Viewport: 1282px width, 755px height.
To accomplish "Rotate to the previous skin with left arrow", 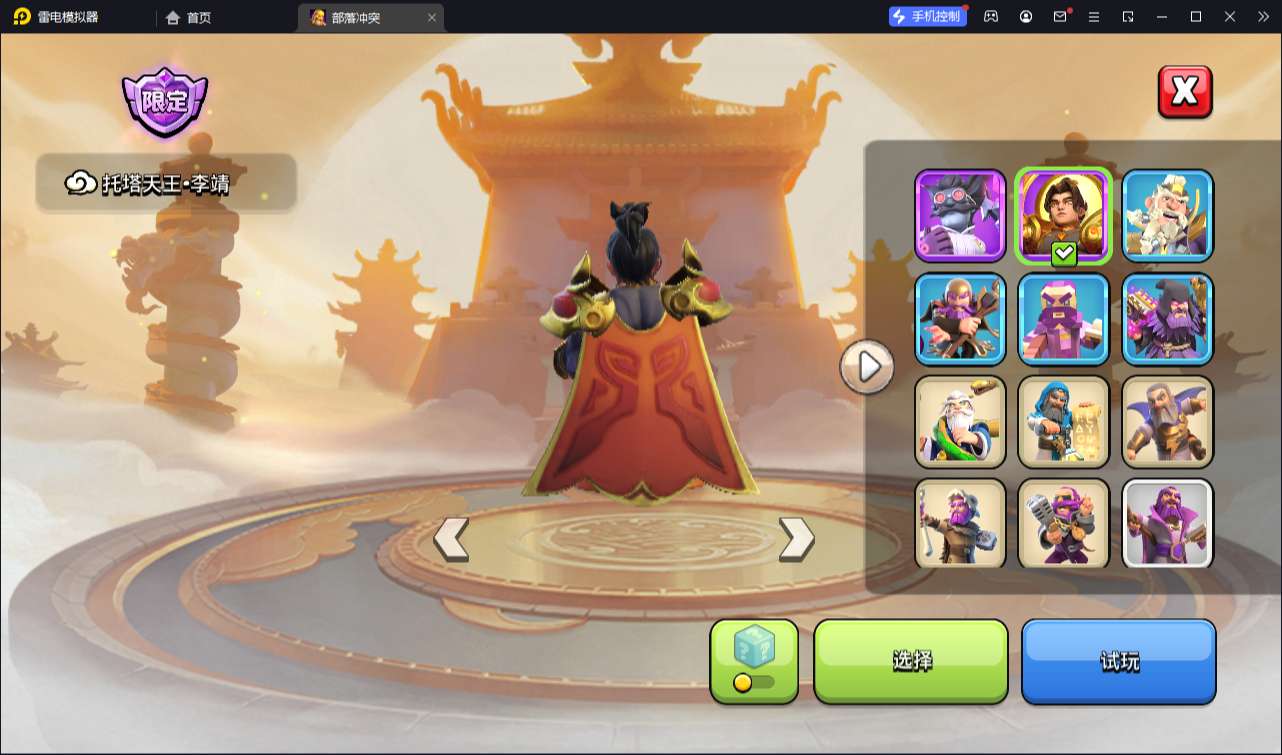I will coord(451,539).
